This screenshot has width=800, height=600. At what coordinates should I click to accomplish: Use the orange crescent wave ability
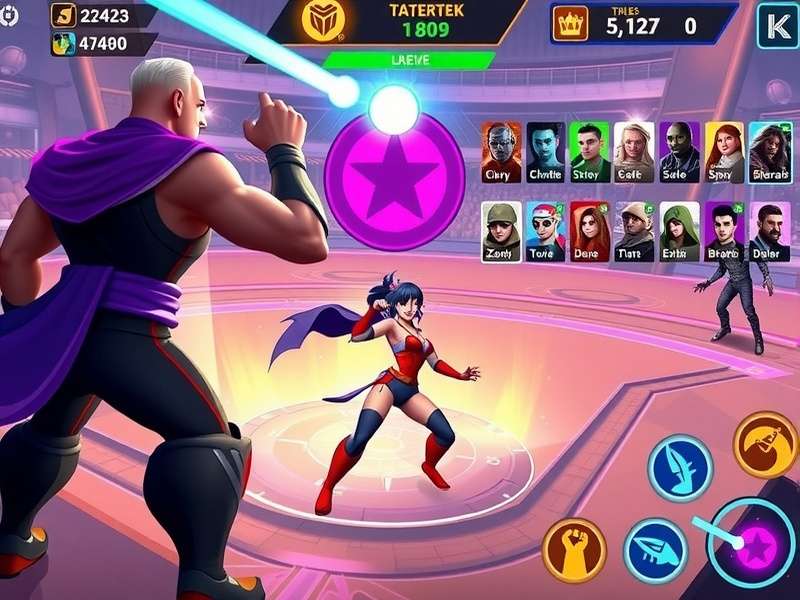[x=765, y=445]
